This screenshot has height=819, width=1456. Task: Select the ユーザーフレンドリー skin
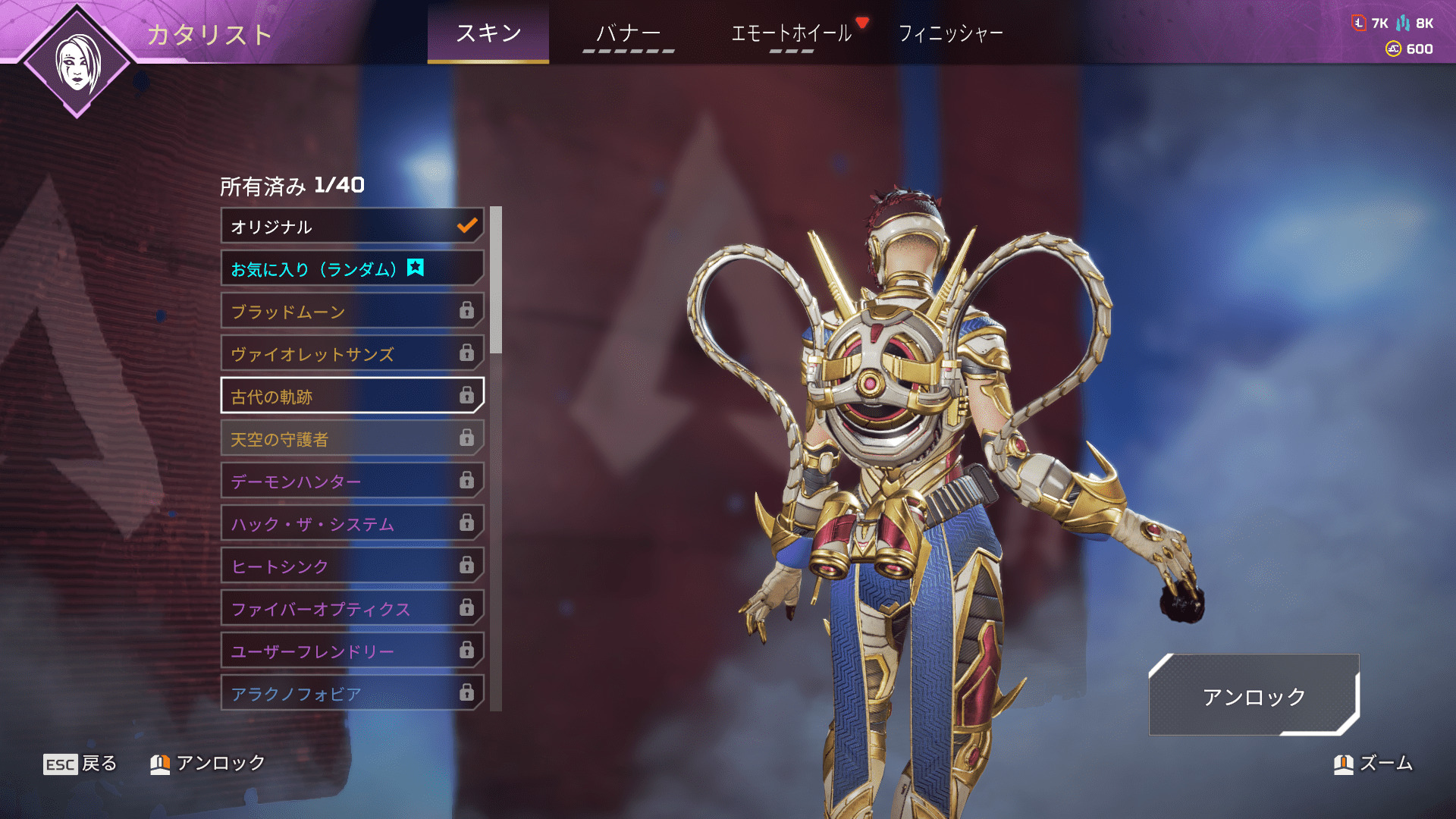pos(352,651)
